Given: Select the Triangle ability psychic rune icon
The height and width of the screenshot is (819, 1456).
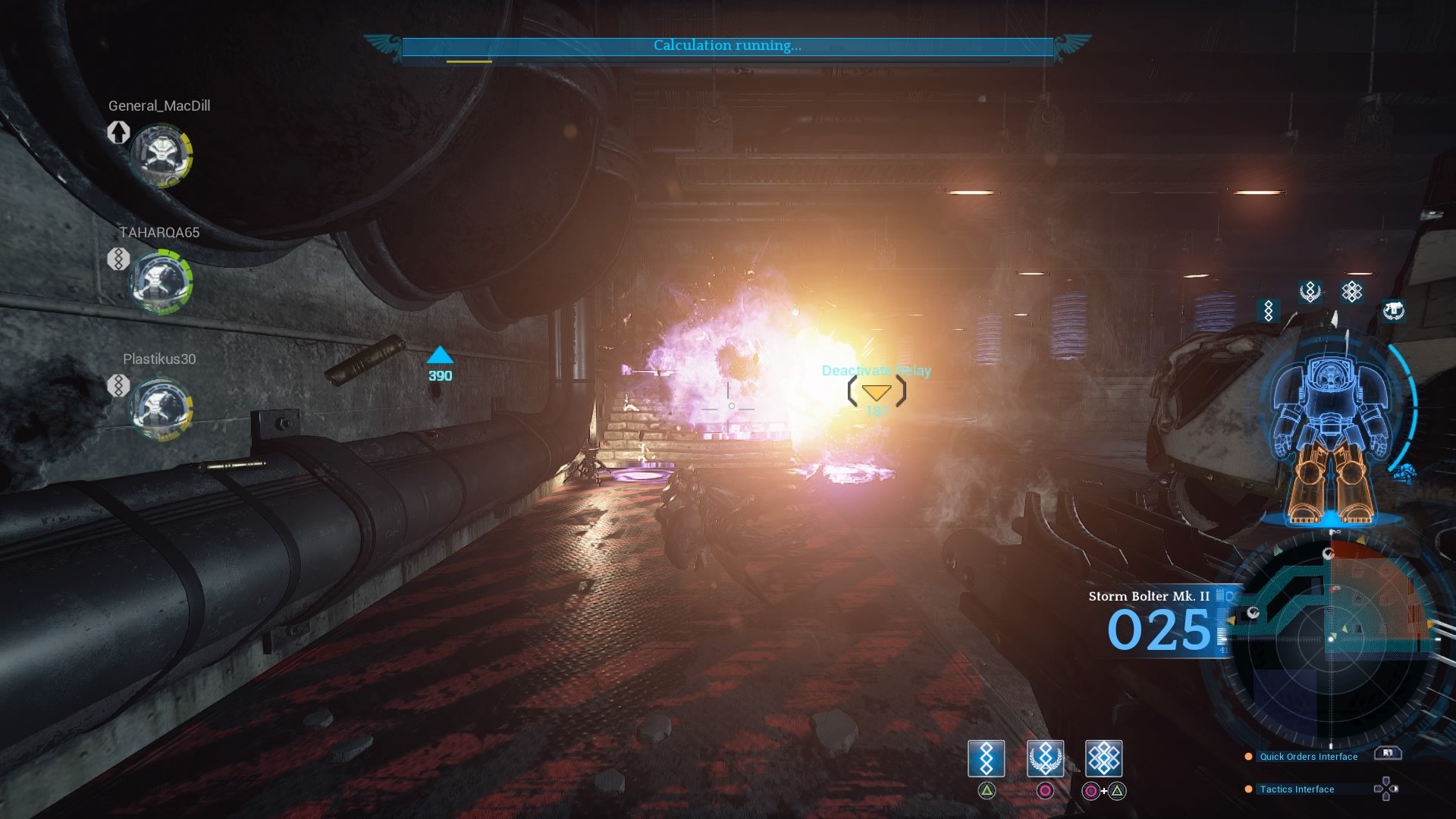Looking at the screenshot, I should point(987,758).
